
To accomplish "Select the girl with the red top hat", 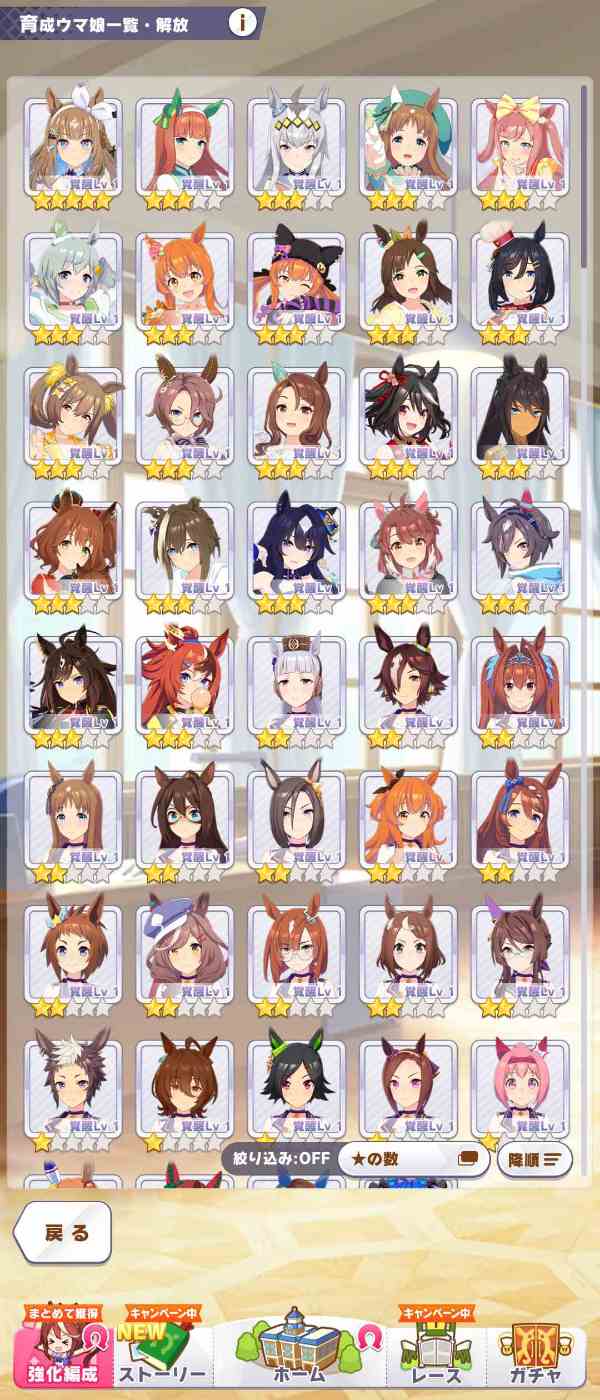I will click(520, 284).
